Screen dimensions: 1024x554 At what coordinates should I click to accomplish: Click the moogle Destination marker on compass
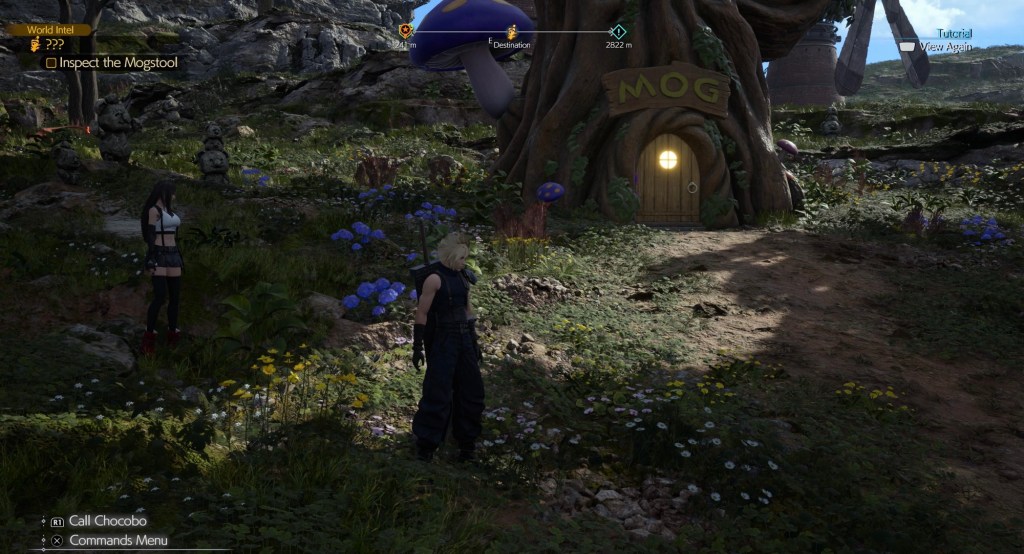click(512, 33)
